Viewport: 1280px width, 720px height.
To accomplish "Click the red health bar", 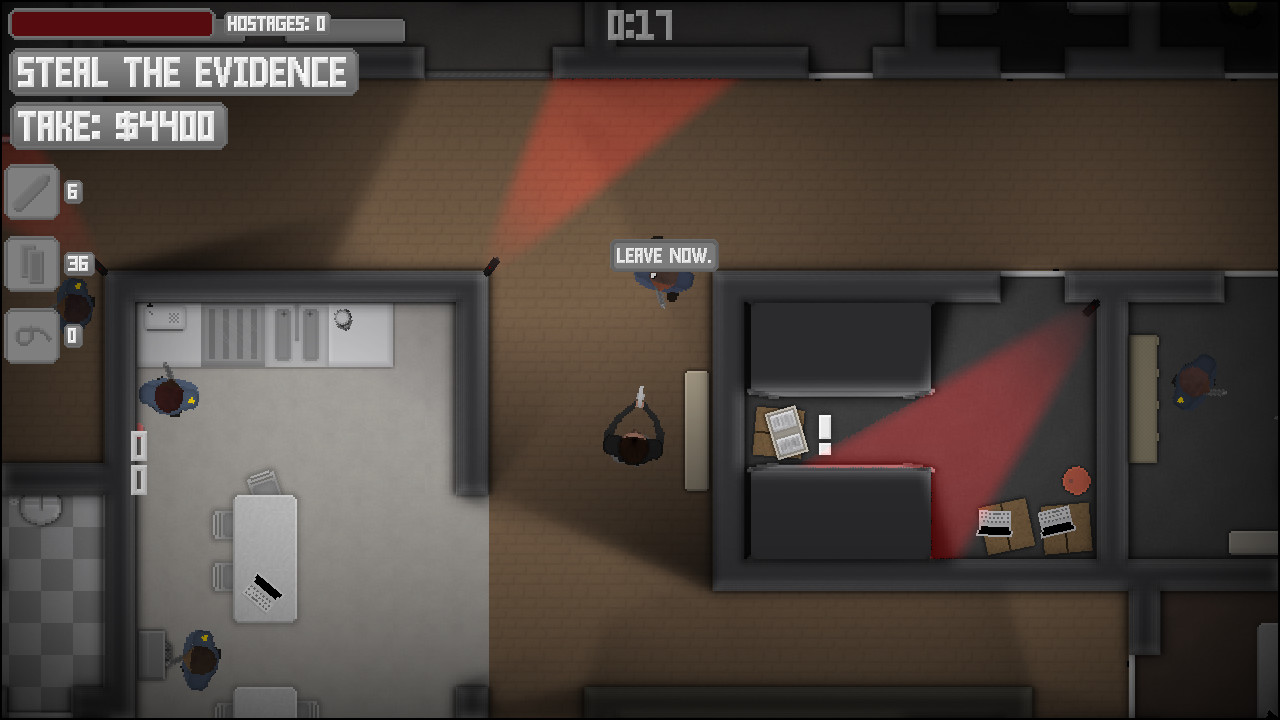I will (110, 22).
